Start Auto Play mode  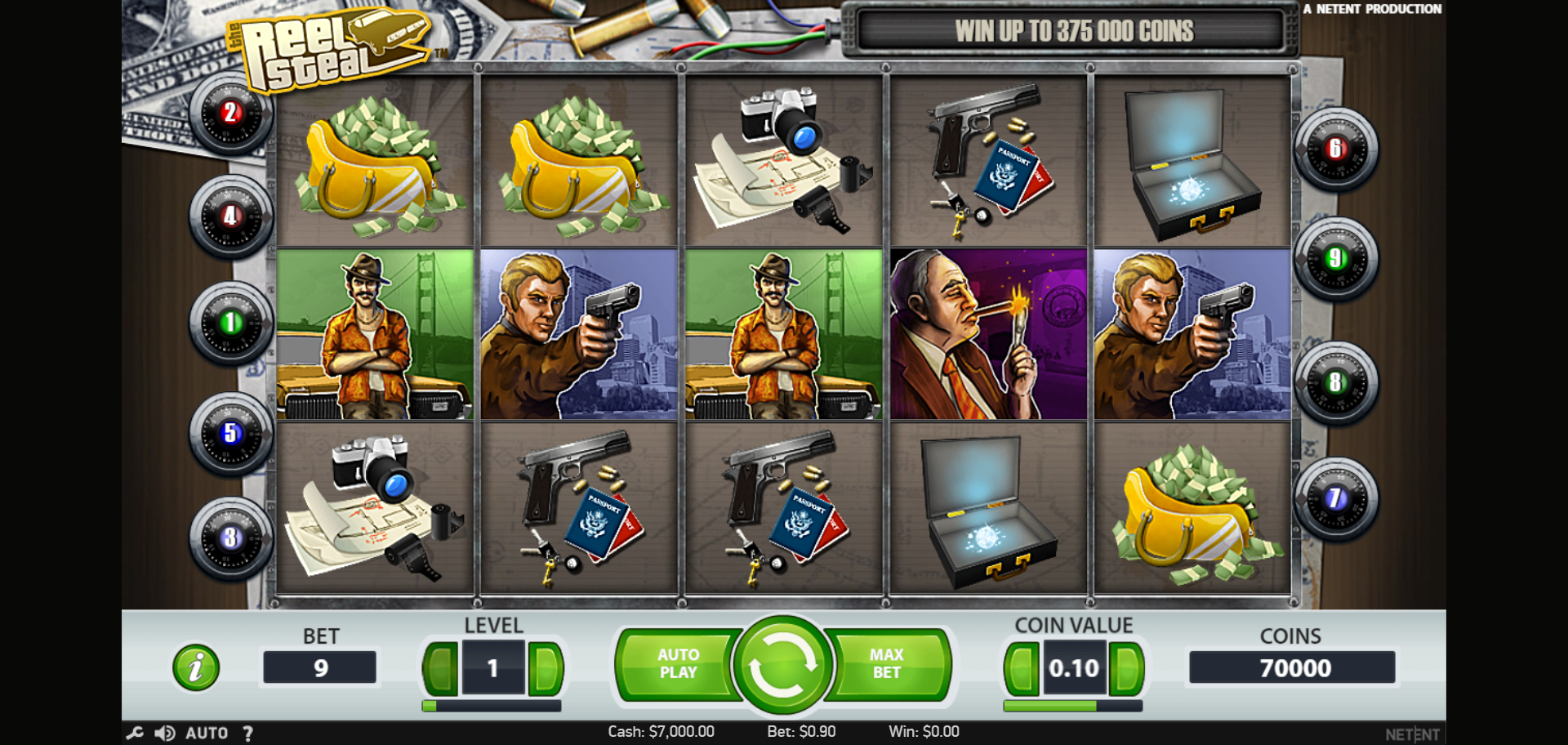(x=677, y=664)
